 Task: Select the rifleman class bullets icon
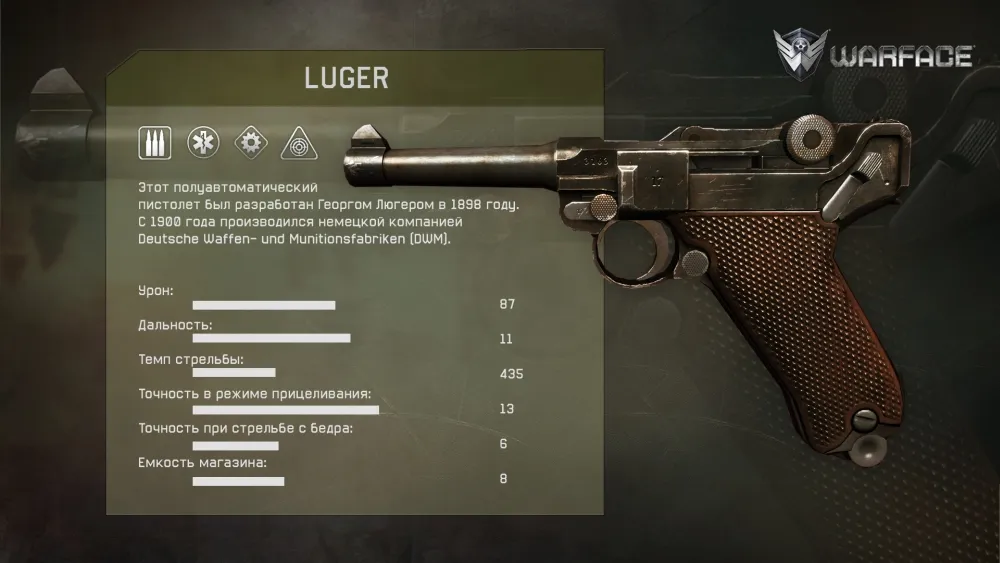155,143
